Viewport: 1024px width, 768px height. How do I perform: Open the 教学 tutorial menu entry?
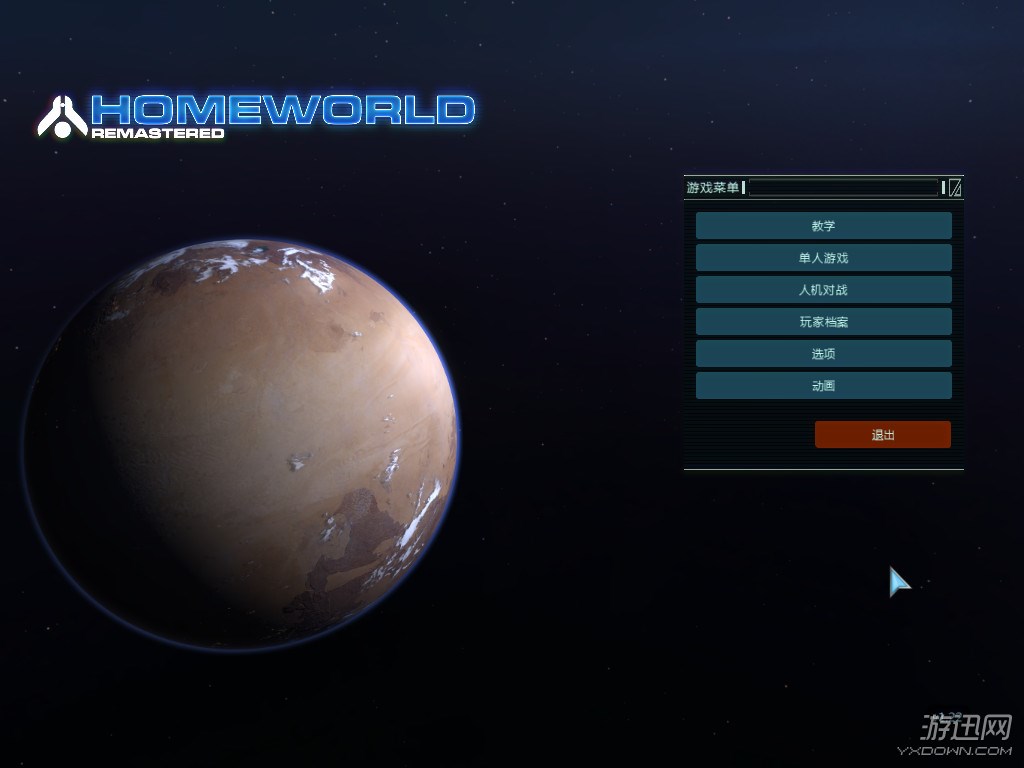click(x=823, y=226)
